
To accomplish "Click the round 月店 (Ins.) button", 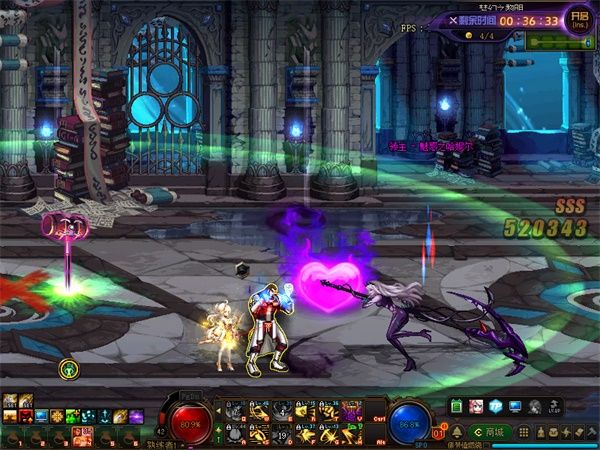I will pyautogui.click(x=577, y=19).
